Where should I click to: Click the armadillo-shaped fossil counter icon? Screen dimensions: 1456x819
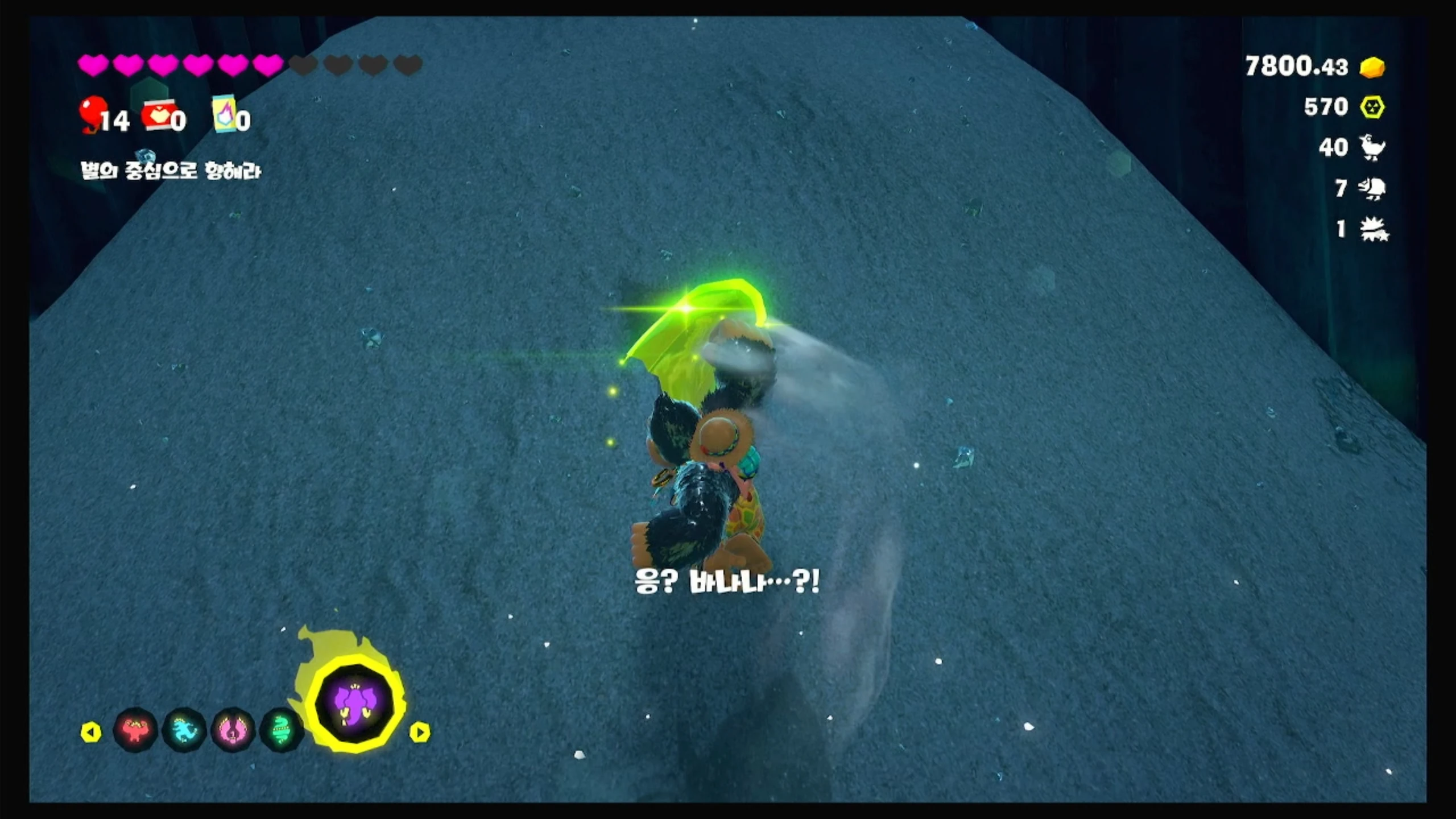1372,188
